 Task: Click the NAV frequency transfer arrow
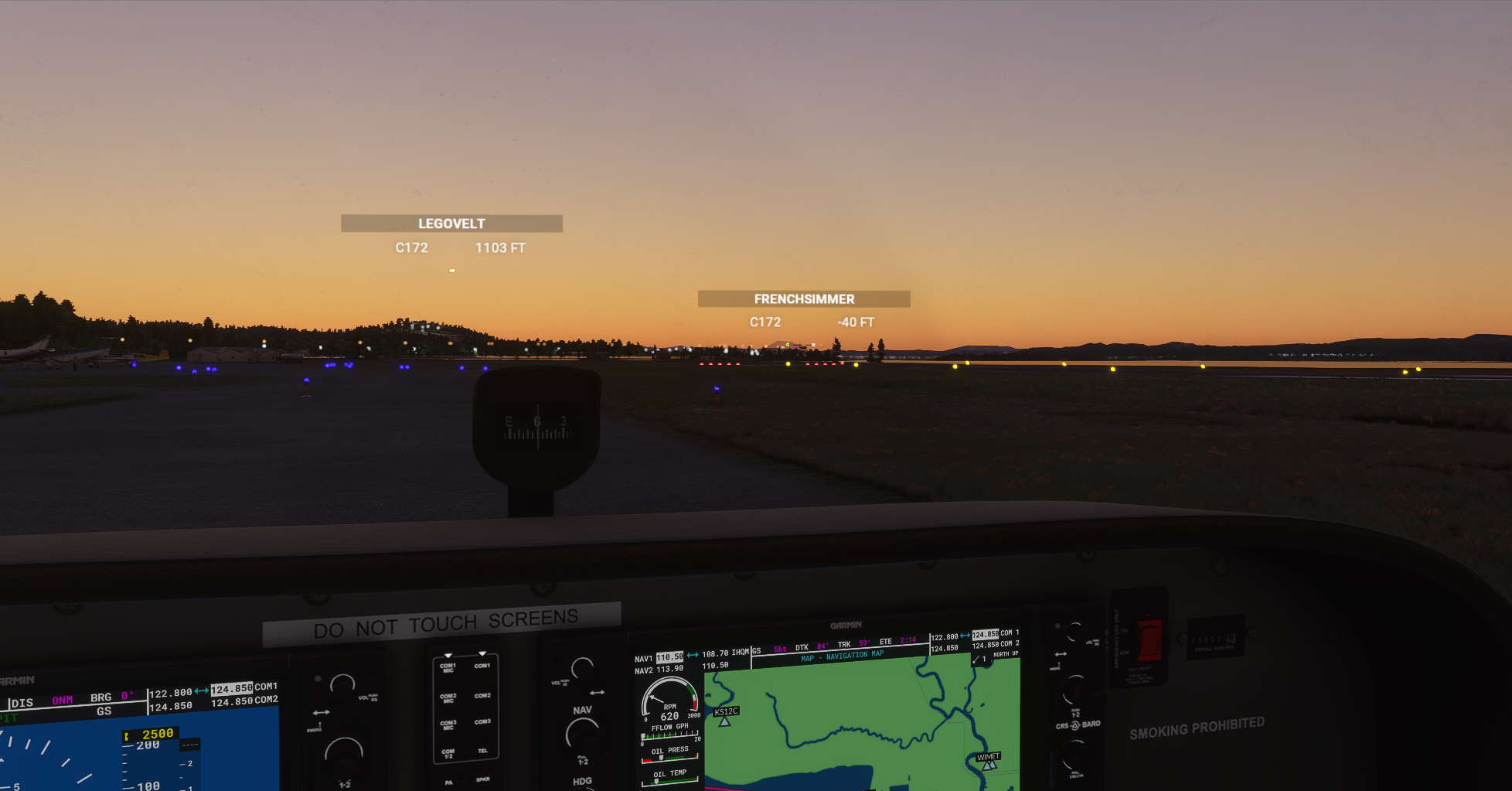point(693,655)
